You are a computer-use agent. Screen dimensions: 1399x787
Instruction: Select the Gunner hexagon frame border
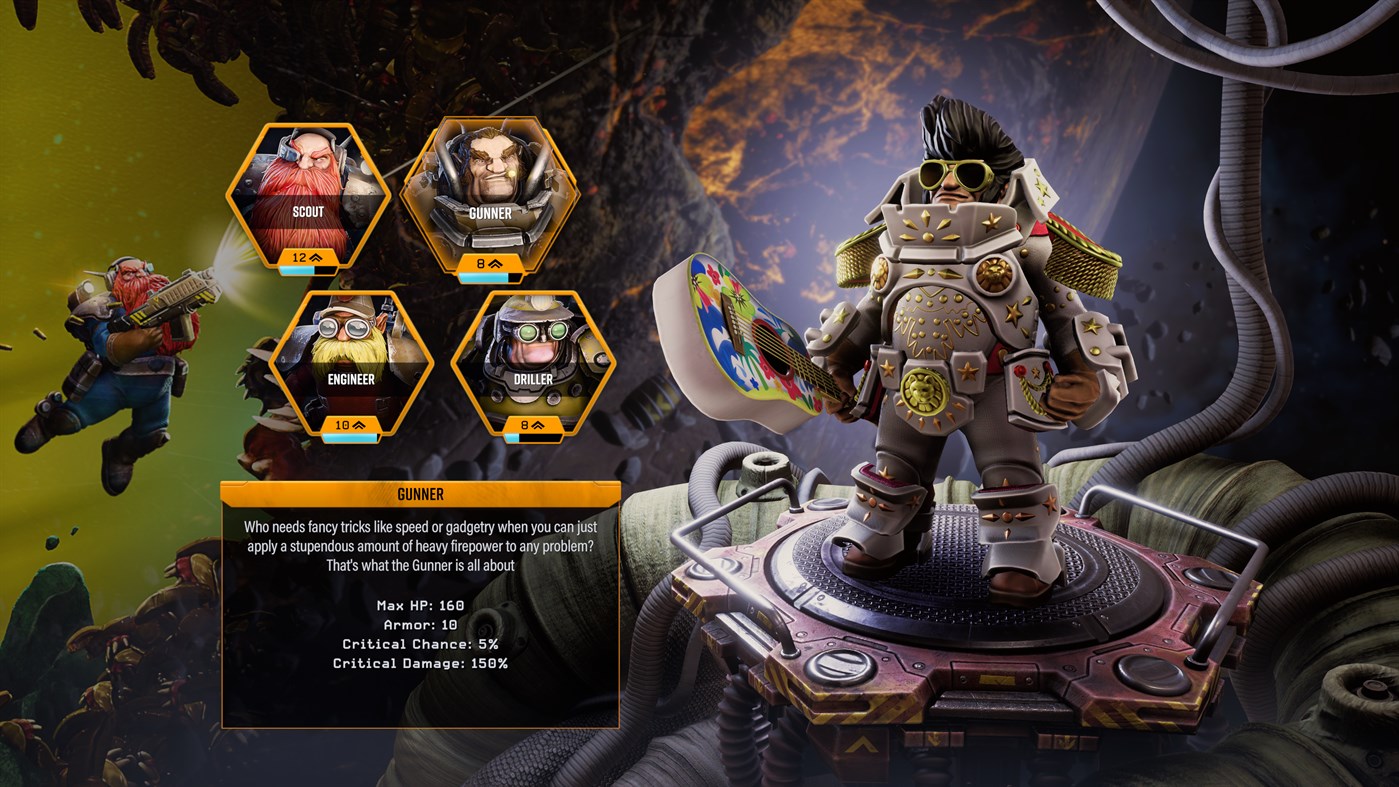488,125
